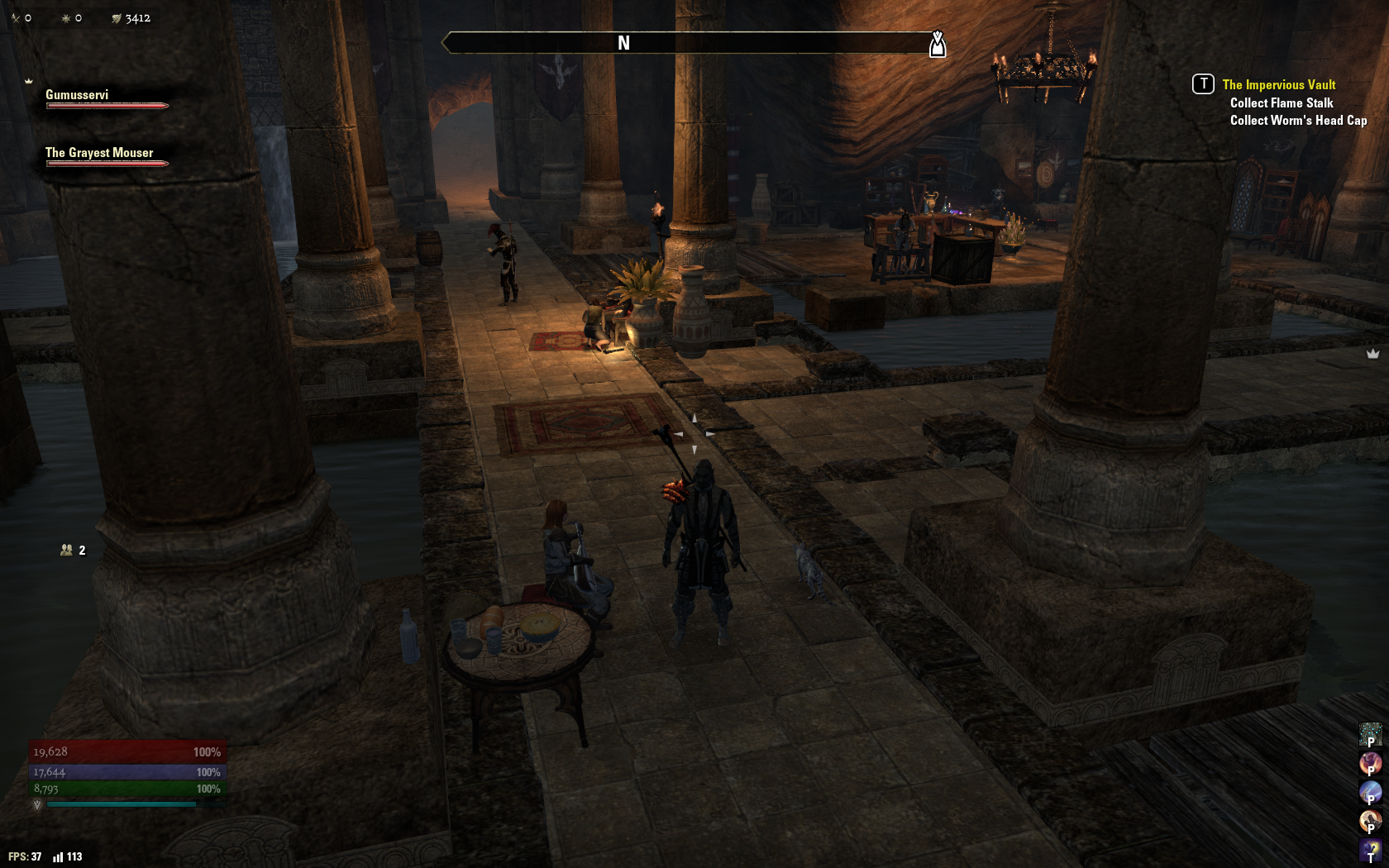Click the group members count icon

[67, 550]
